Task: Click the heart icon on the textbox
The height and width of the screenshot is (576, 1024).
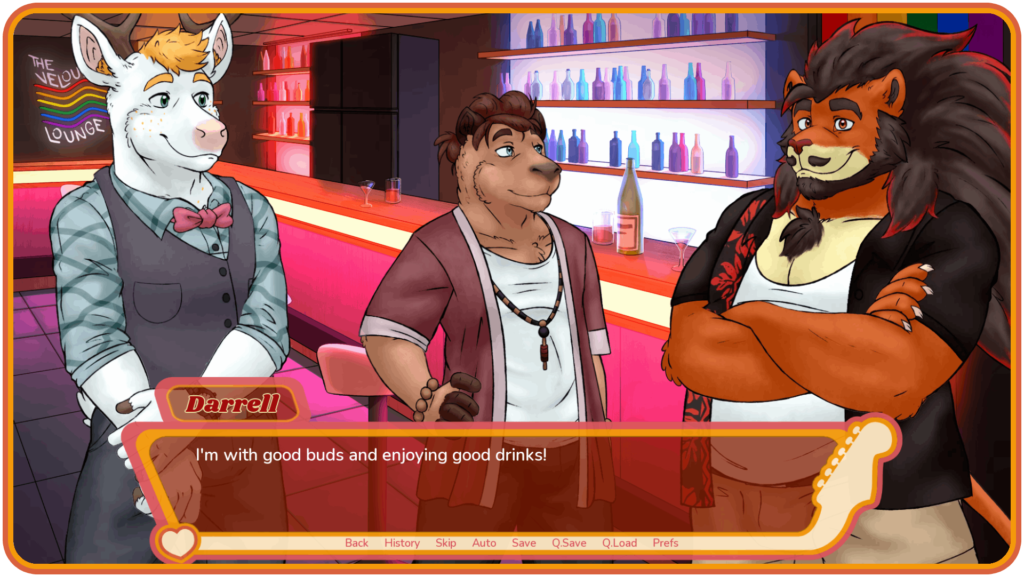Action: tap(178, 543)
